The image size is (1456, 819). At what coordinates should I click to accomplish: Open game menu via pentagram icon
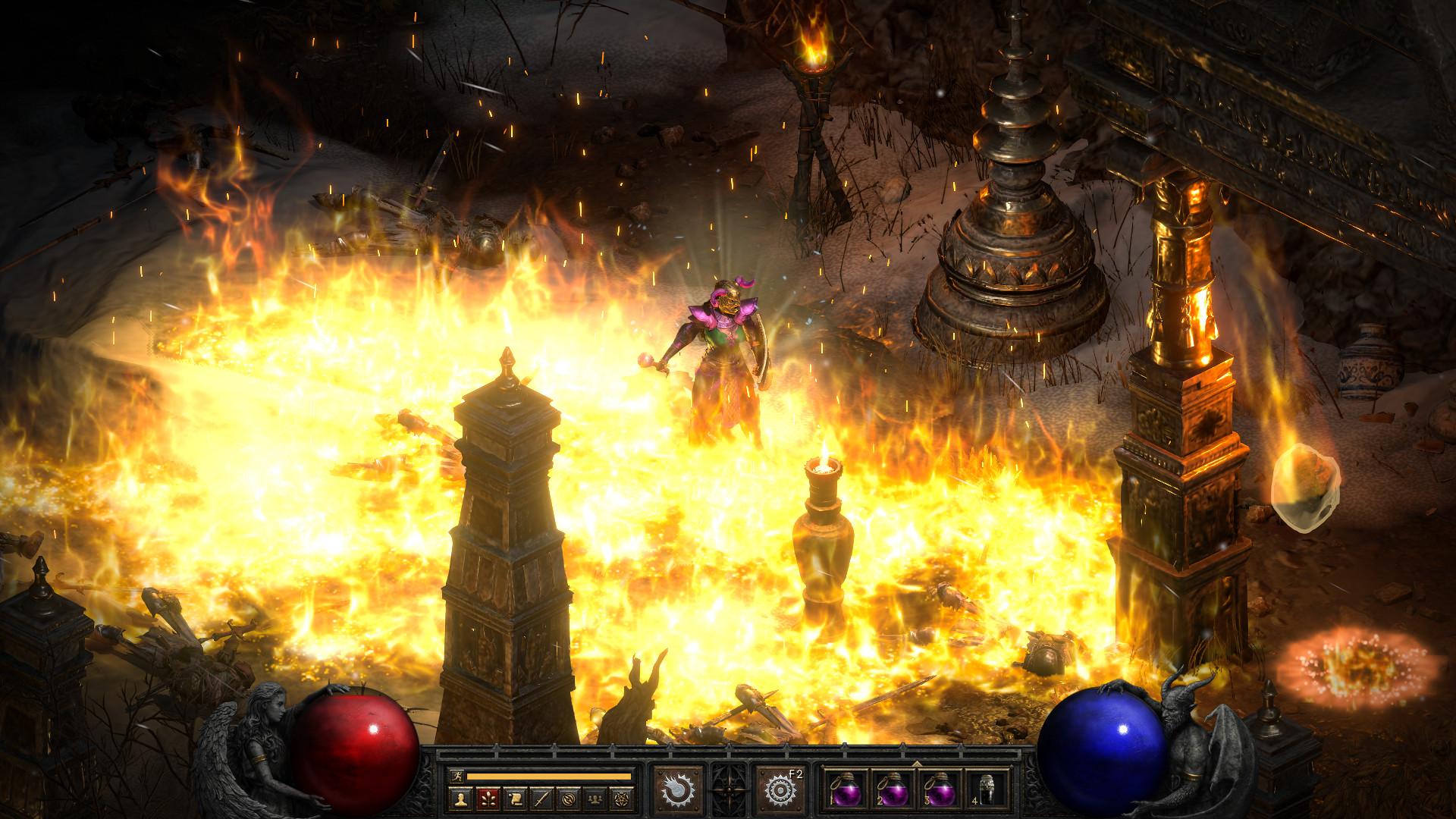[620, 799]
